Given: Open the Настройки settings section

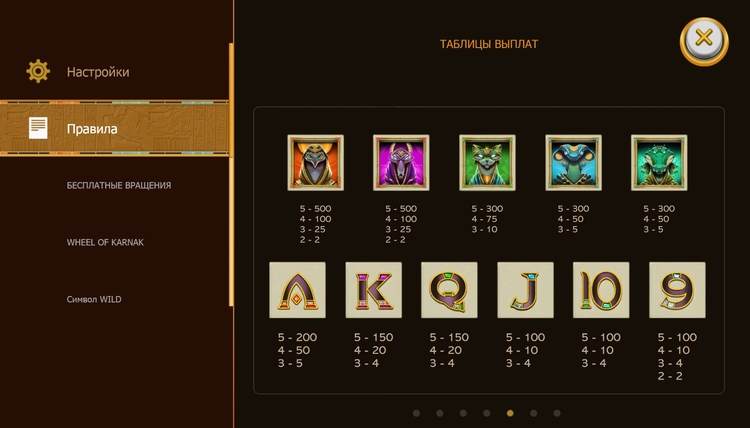Looking at the screenshot, I should coord(97,72).
